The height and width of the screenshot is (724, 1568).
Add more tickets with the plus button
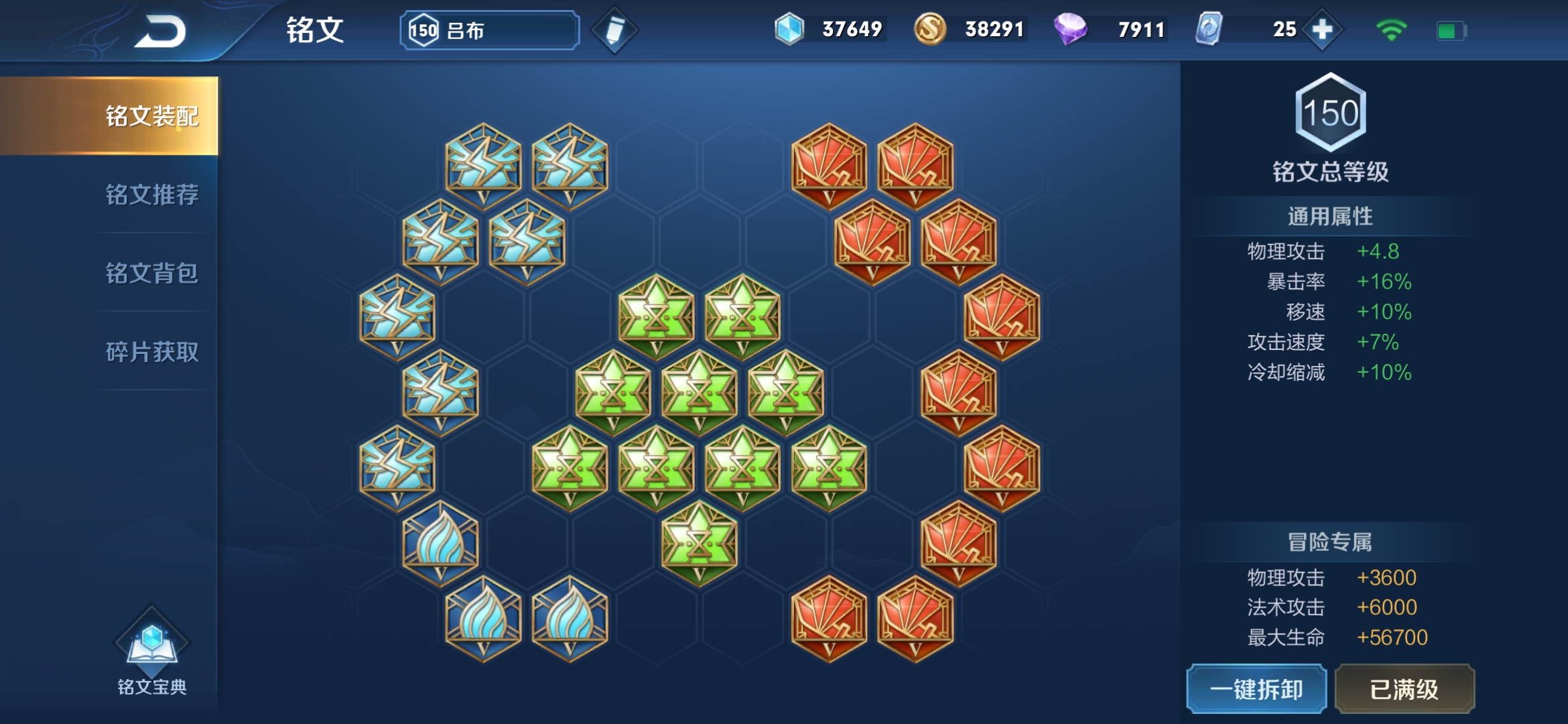(x=1322, y=29)
